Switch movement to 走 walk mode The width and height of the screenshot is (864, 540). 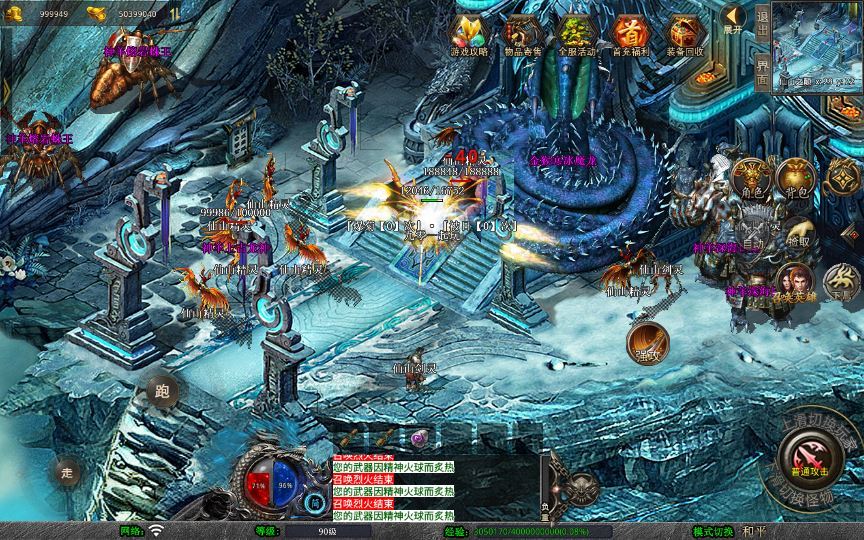pyautogui.click(x=68, y=470)
